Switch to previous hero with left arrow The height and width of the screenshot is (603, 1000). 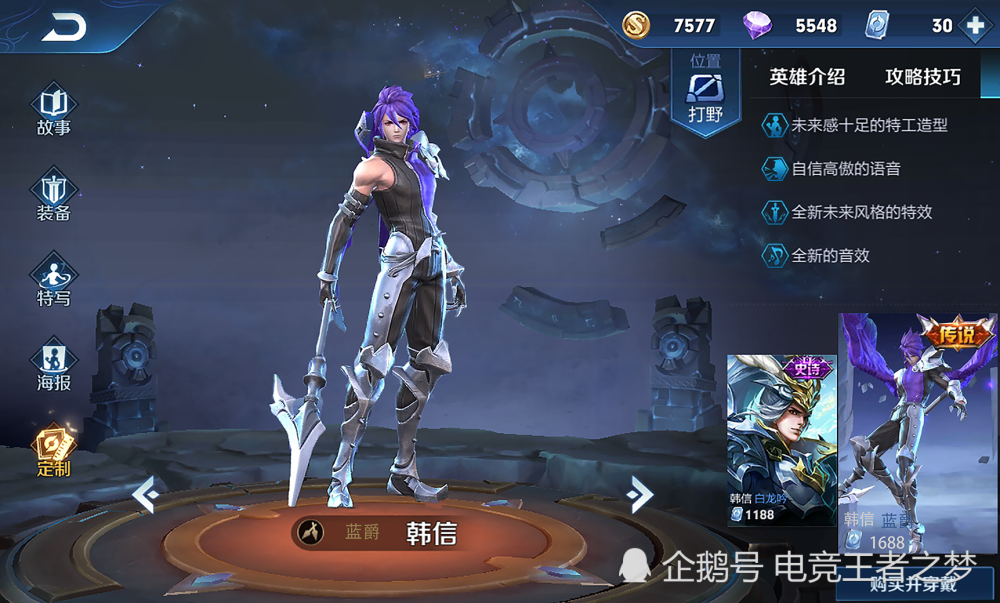coord(145,494)
